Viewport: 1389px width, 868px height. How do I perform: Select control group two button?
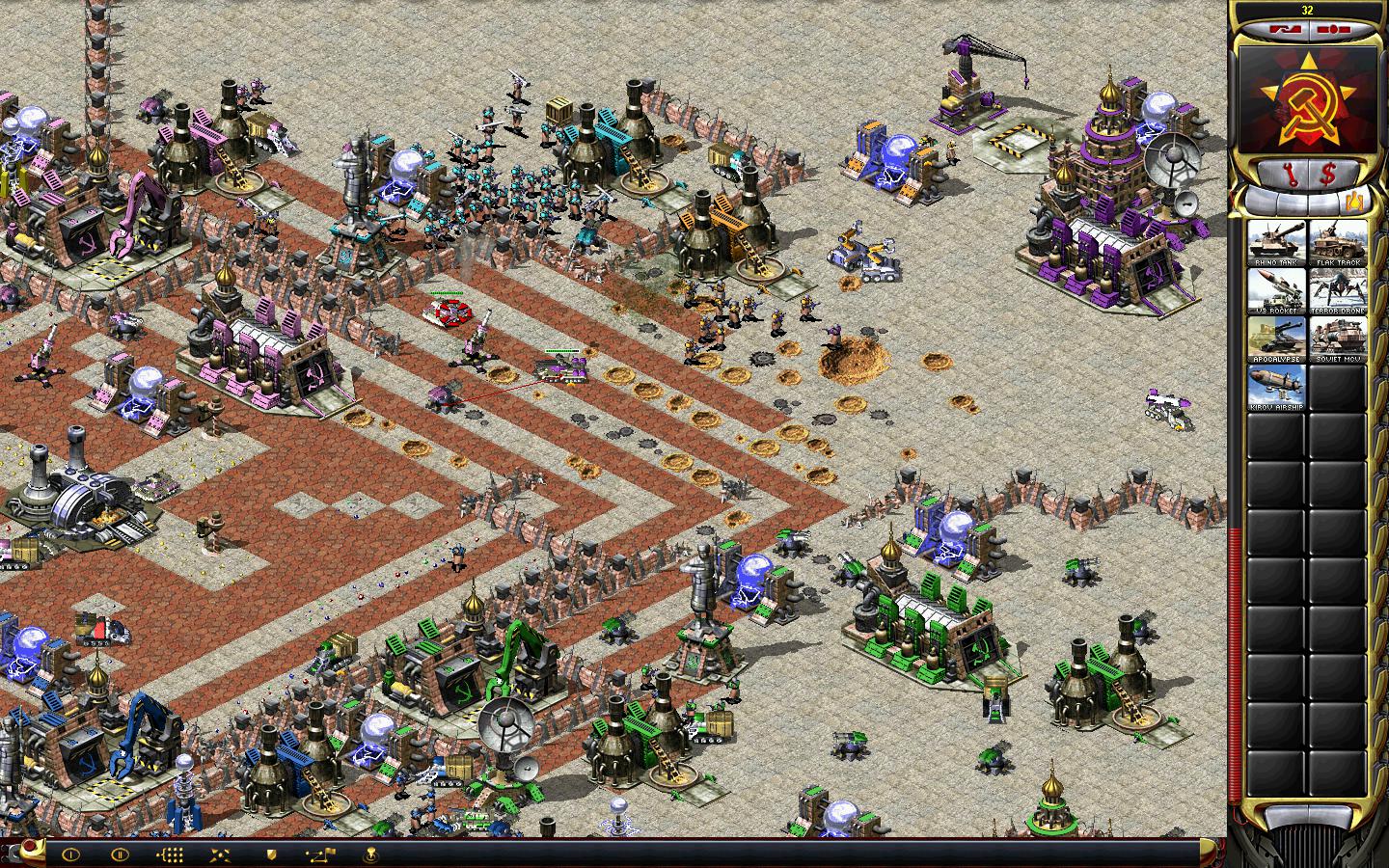120,854
